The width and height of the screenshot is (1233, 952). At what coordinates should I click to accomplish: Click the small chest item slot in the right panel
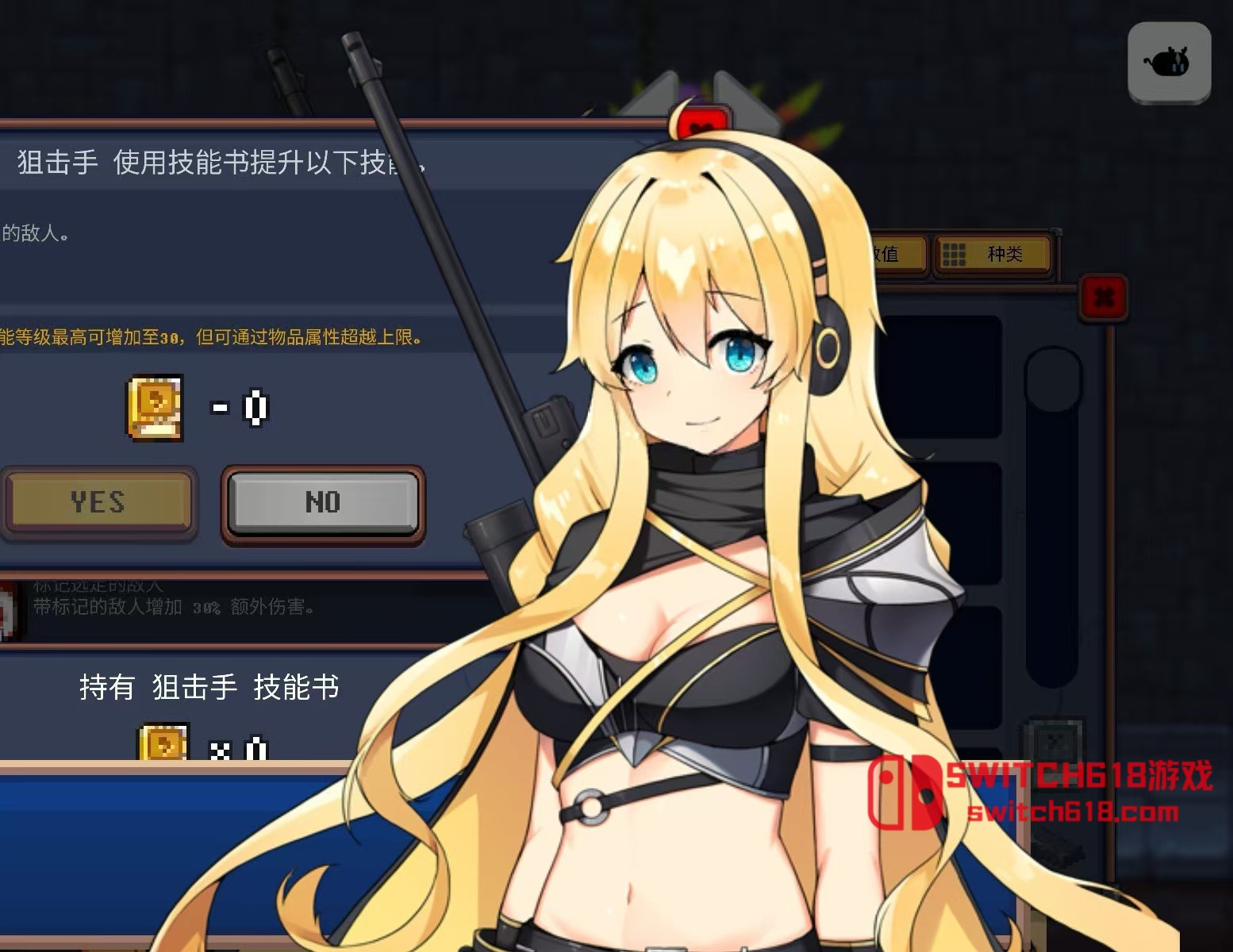tap(1057, 746)
